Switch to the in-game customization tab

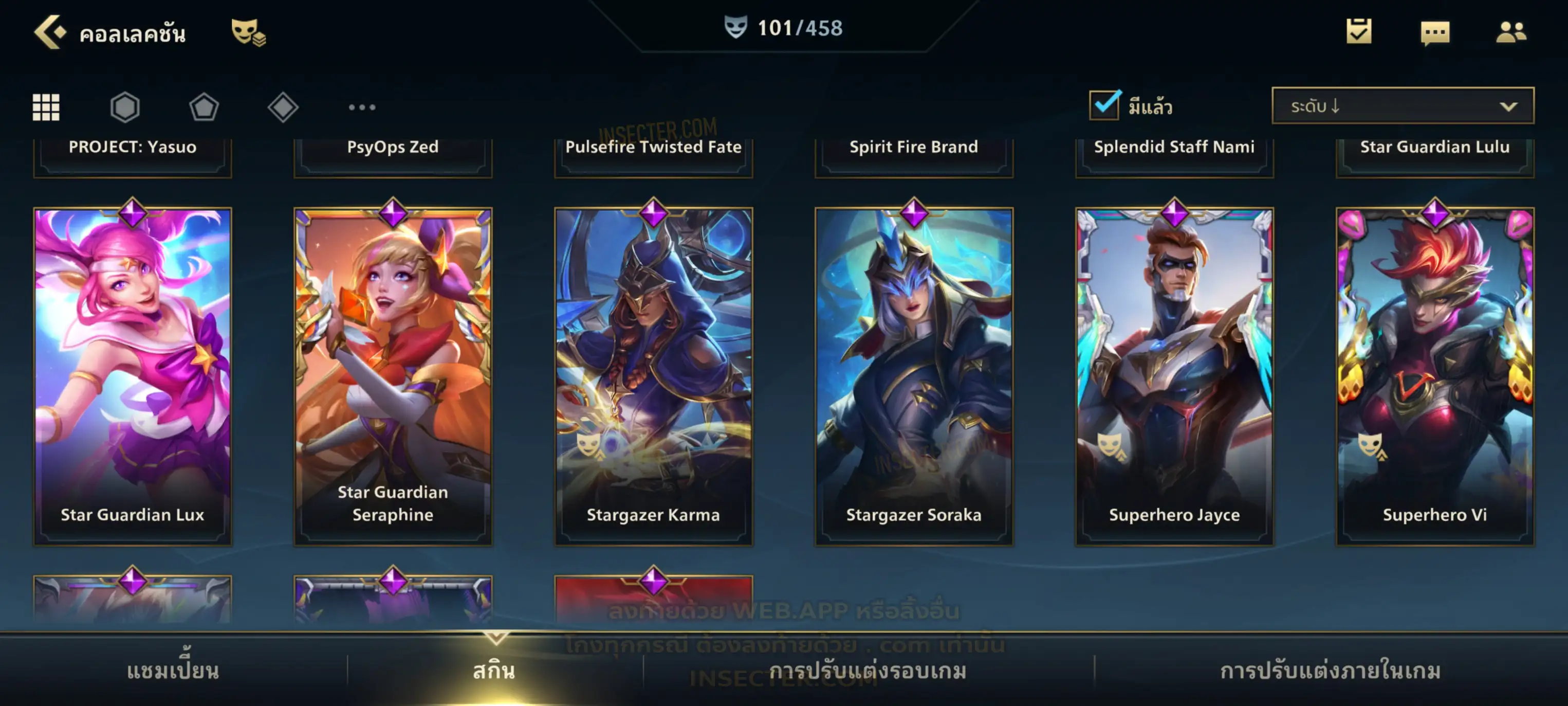[x=1330, y=670]
